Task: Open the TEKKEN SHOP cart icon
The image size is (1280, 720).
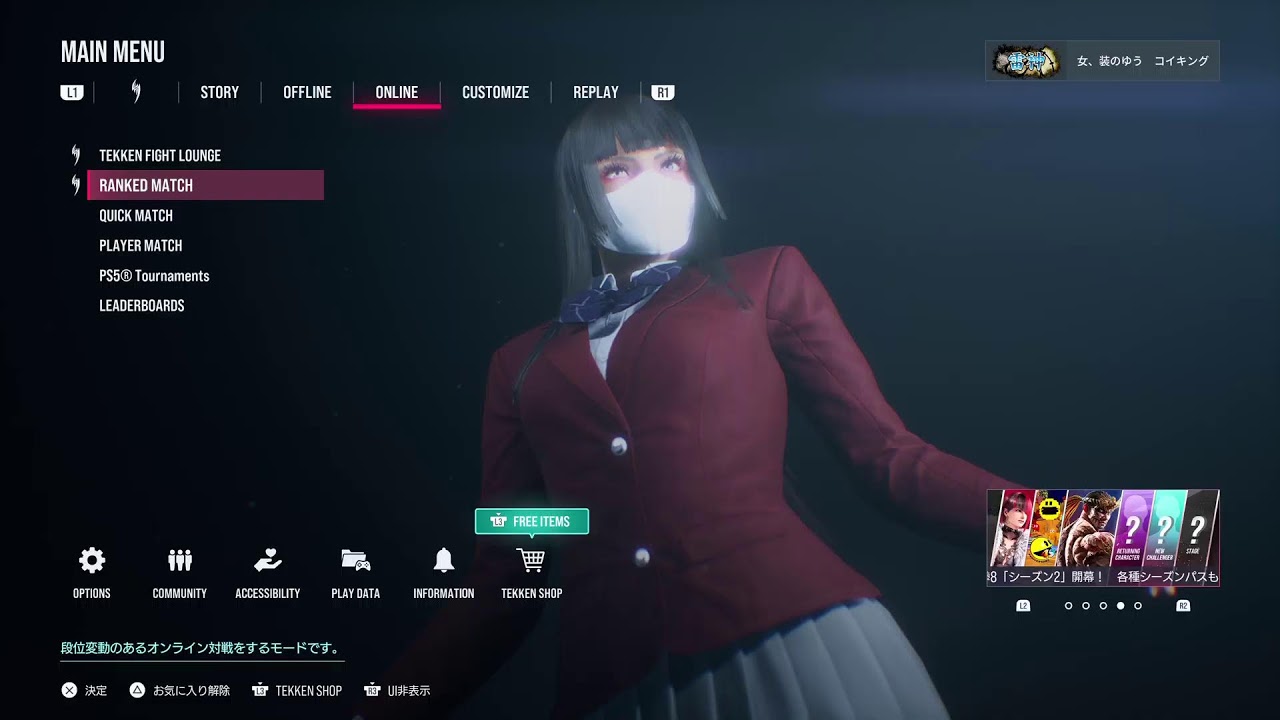Action: pyautogui.click(x=531, y=560)
